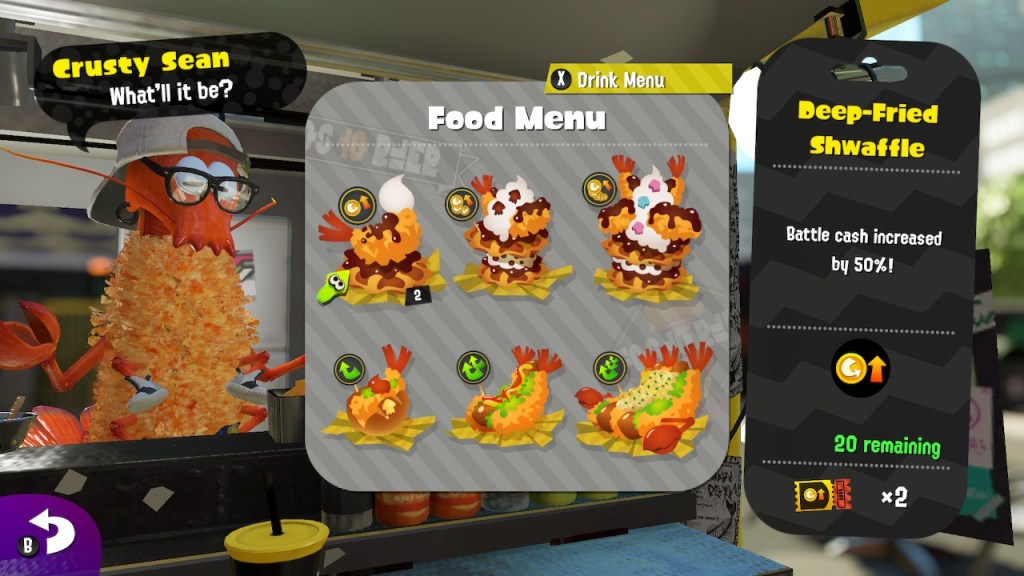This screenshot has width=1024, height=576.
Task: Pick the triple-stacked shwaffle tower
Action: (x=640, y=232)
